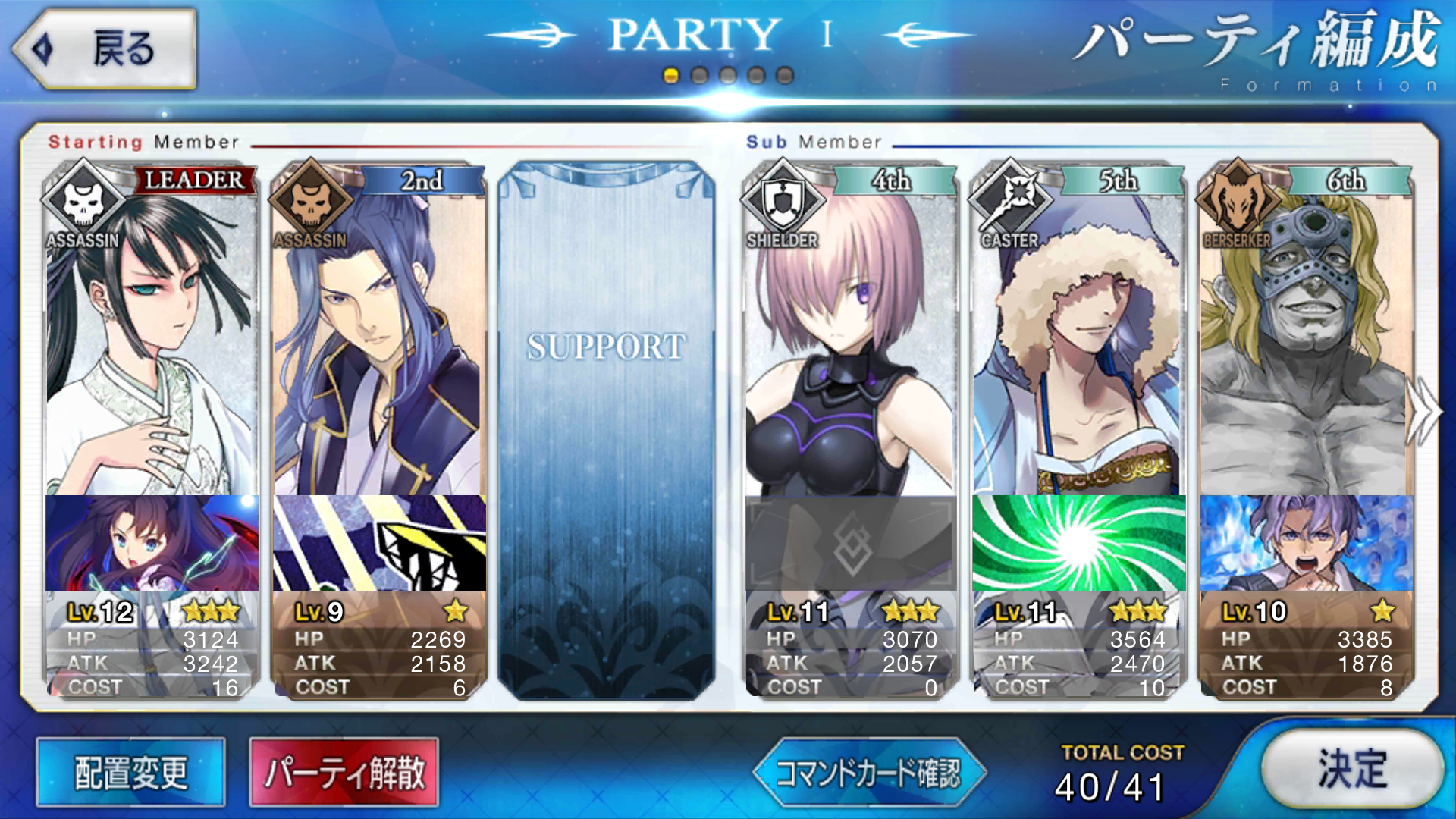Open the 2nd Assassin's craft essence thumbnail

(379, 544)
